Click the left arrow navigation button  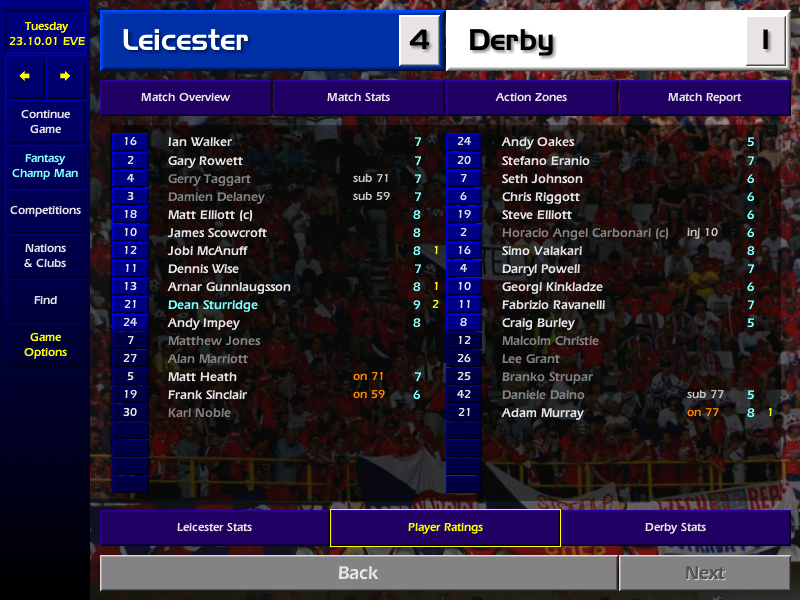[x=25, y=76]
